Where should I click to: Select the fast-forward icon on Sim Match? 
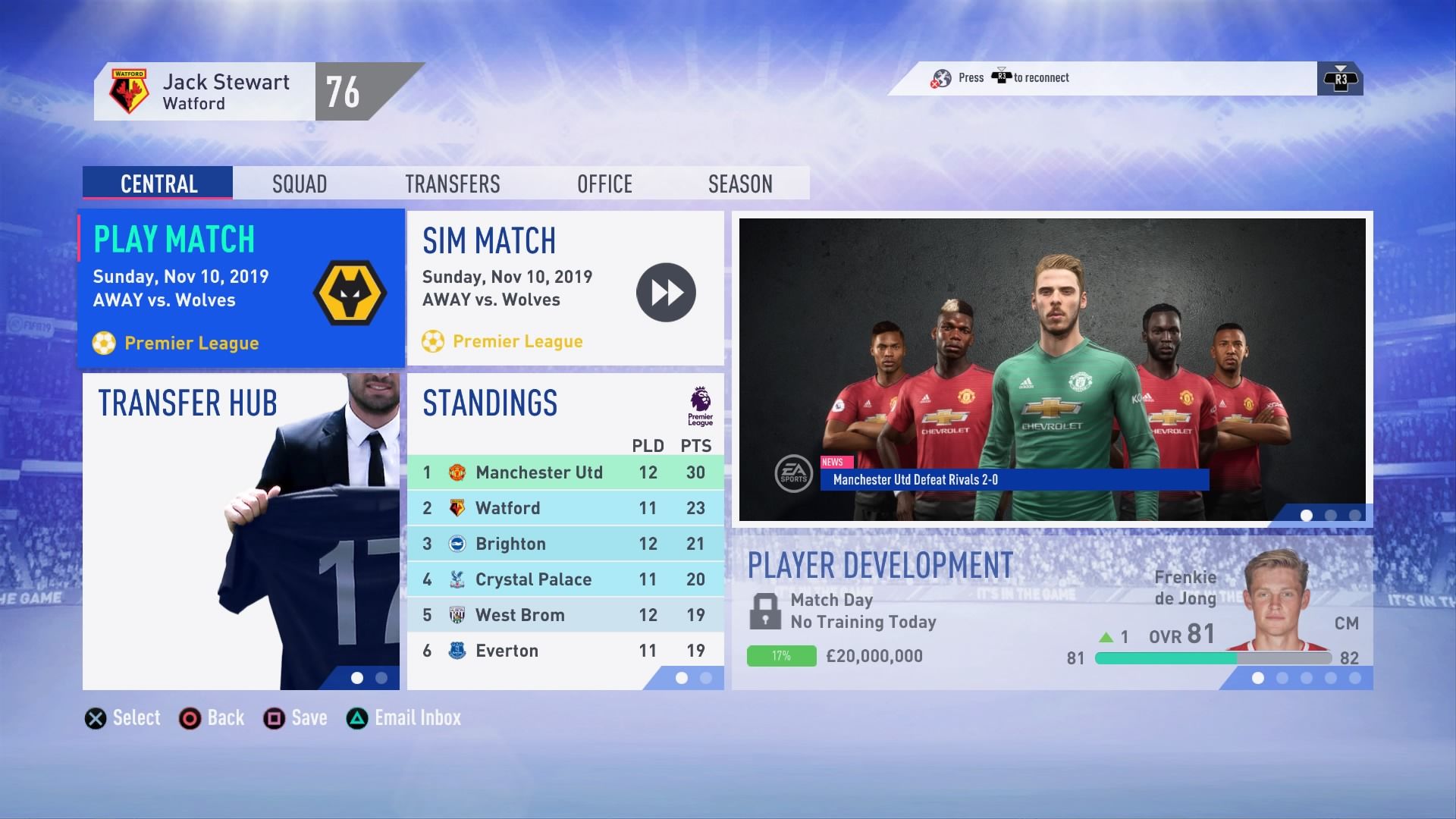(666, 292)
